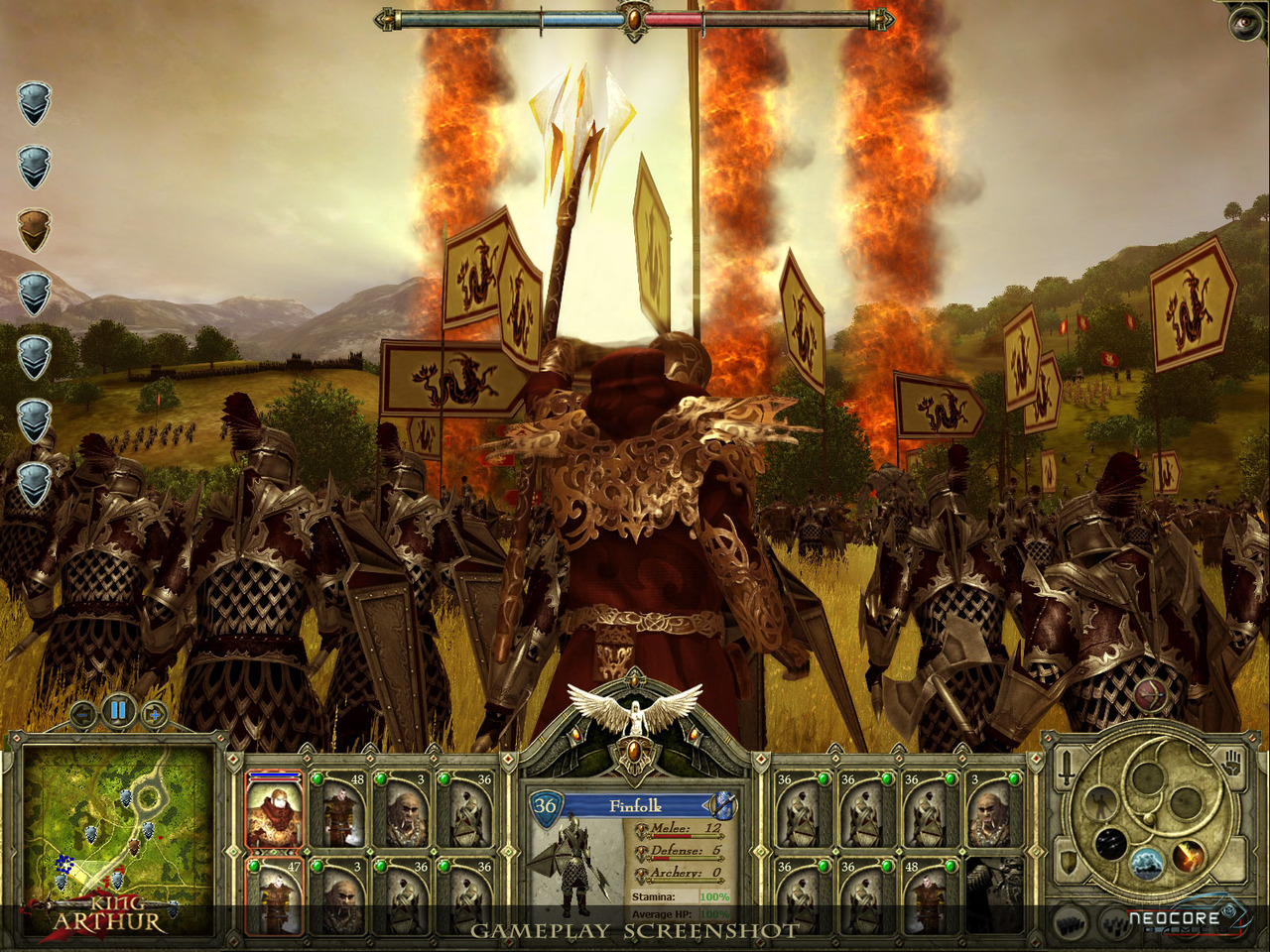Viewport: 1270px width, 952px height.
Task: Slow down game speed with minus button
Action: pos(83,713)
